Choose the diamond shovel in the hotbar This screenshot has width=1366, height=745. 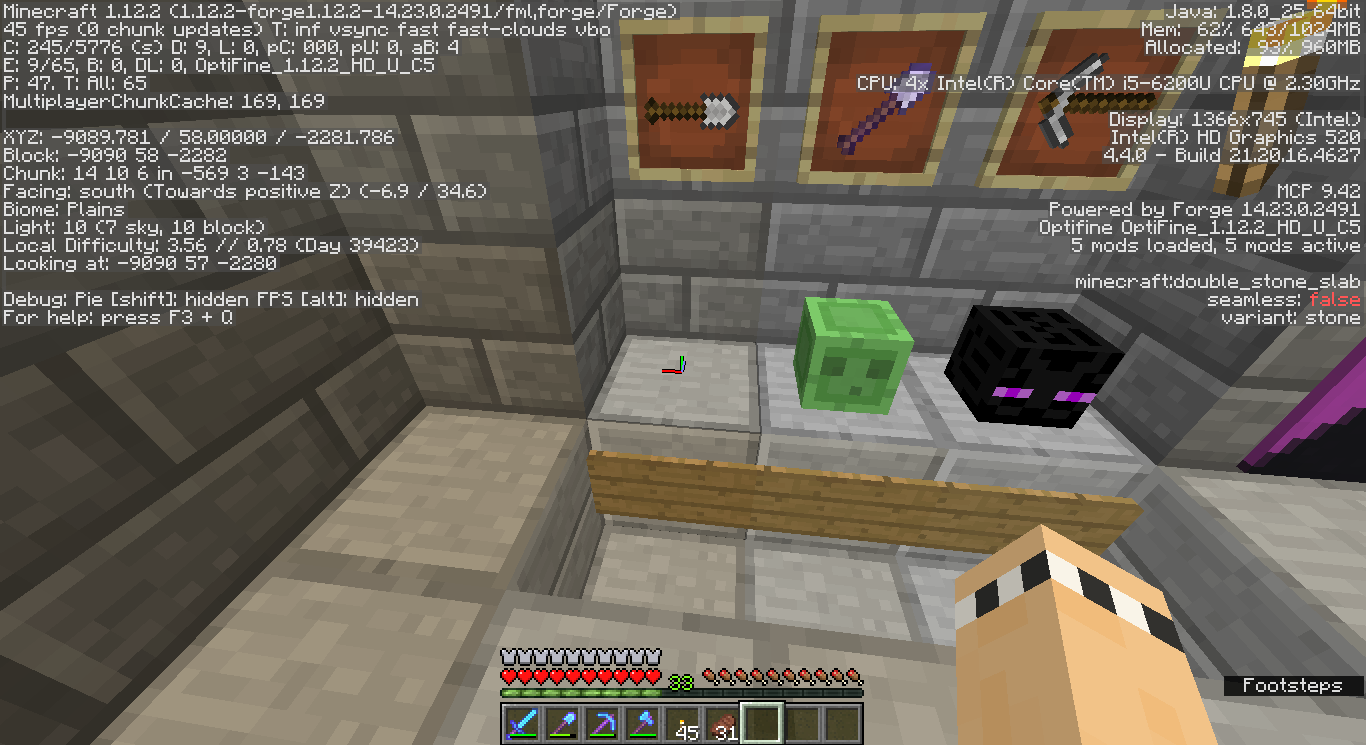click(562, 722)
